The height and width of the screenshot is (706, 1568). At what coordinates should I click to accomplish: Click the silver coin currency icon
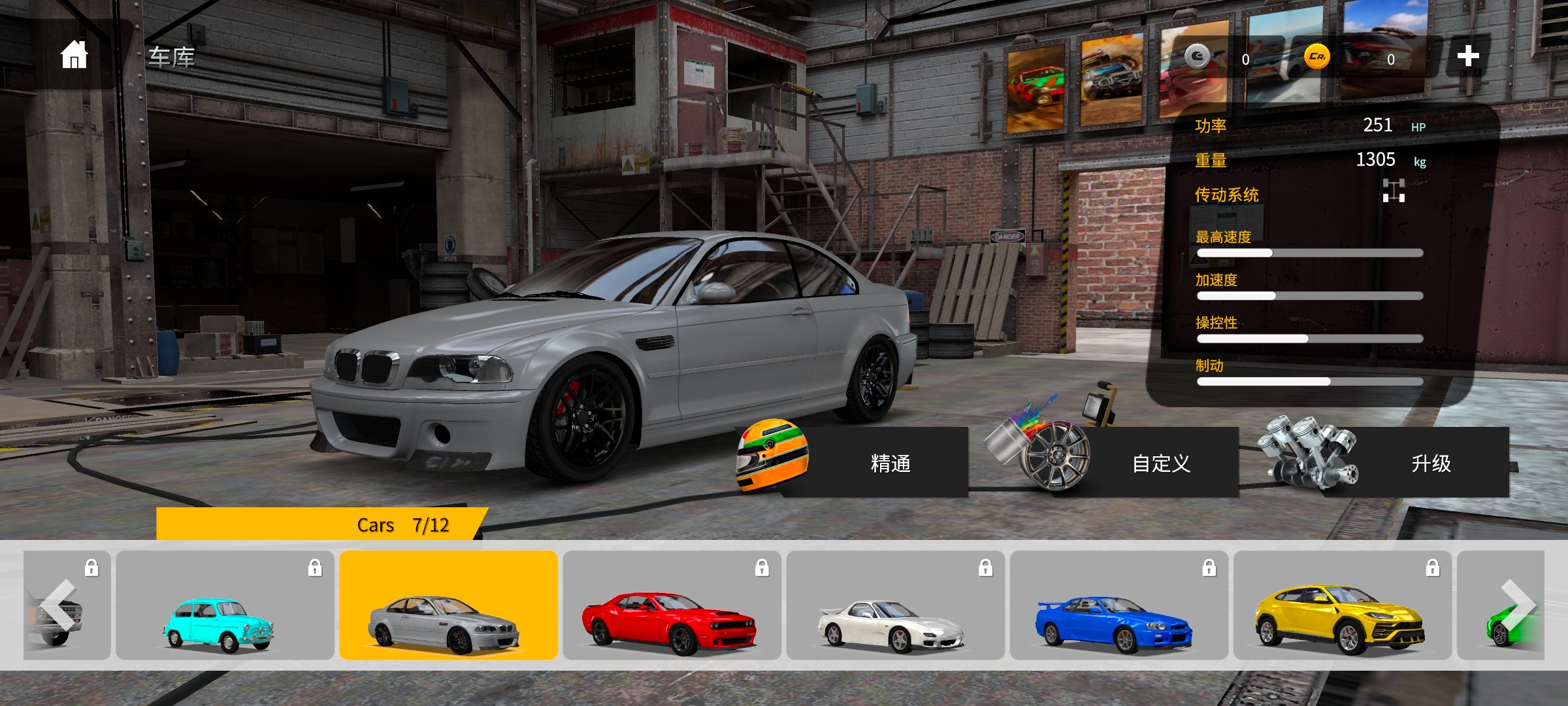click(1197, 58)
